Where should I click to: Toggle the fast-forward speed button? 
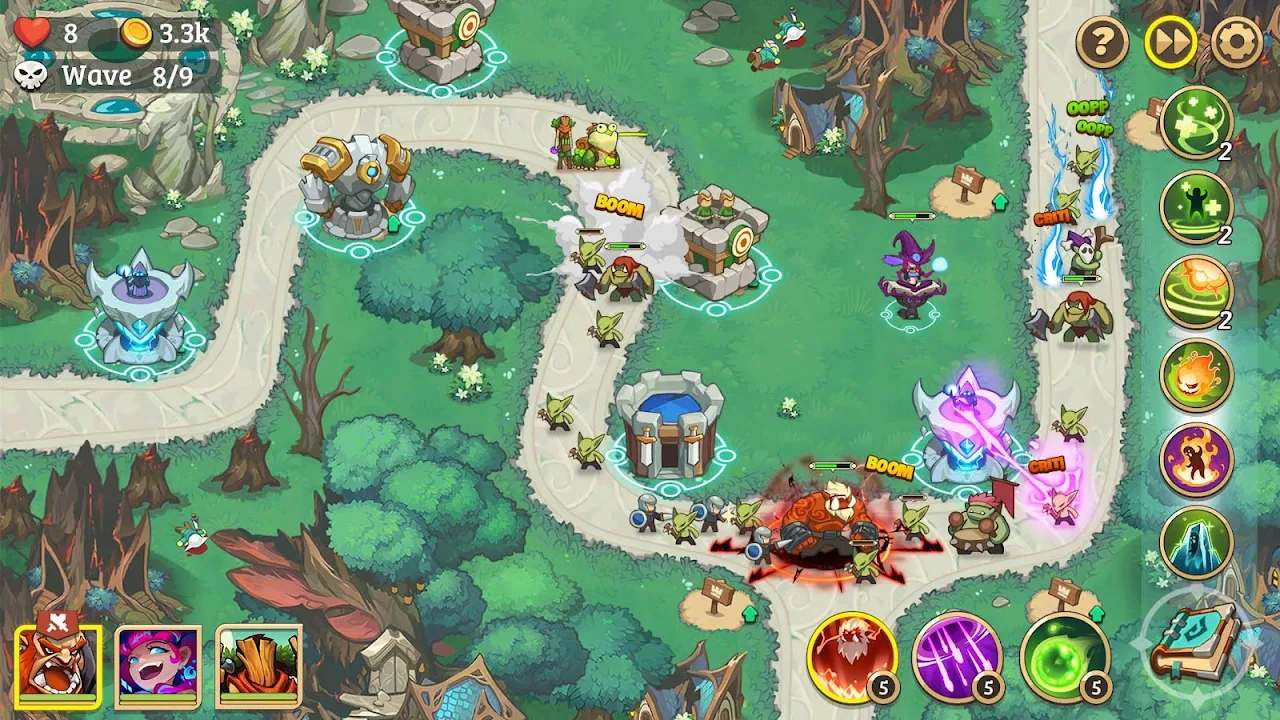[1170, 43]
